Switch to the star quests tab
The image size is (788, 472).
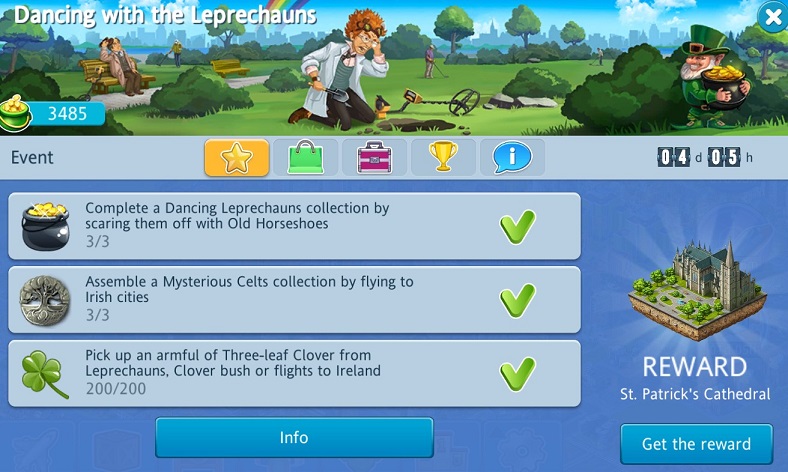[x=237, y=158]
